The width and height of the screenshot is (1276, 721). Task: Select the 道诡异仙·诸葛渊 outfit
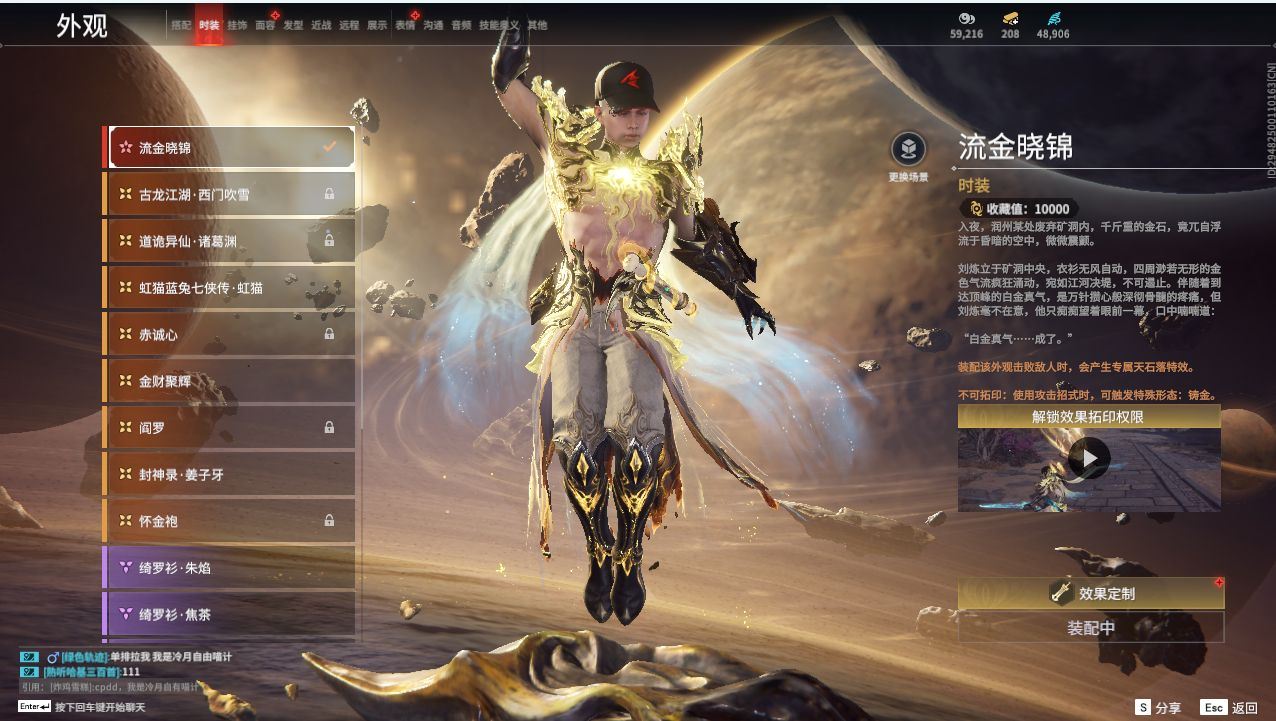point(231,241)
